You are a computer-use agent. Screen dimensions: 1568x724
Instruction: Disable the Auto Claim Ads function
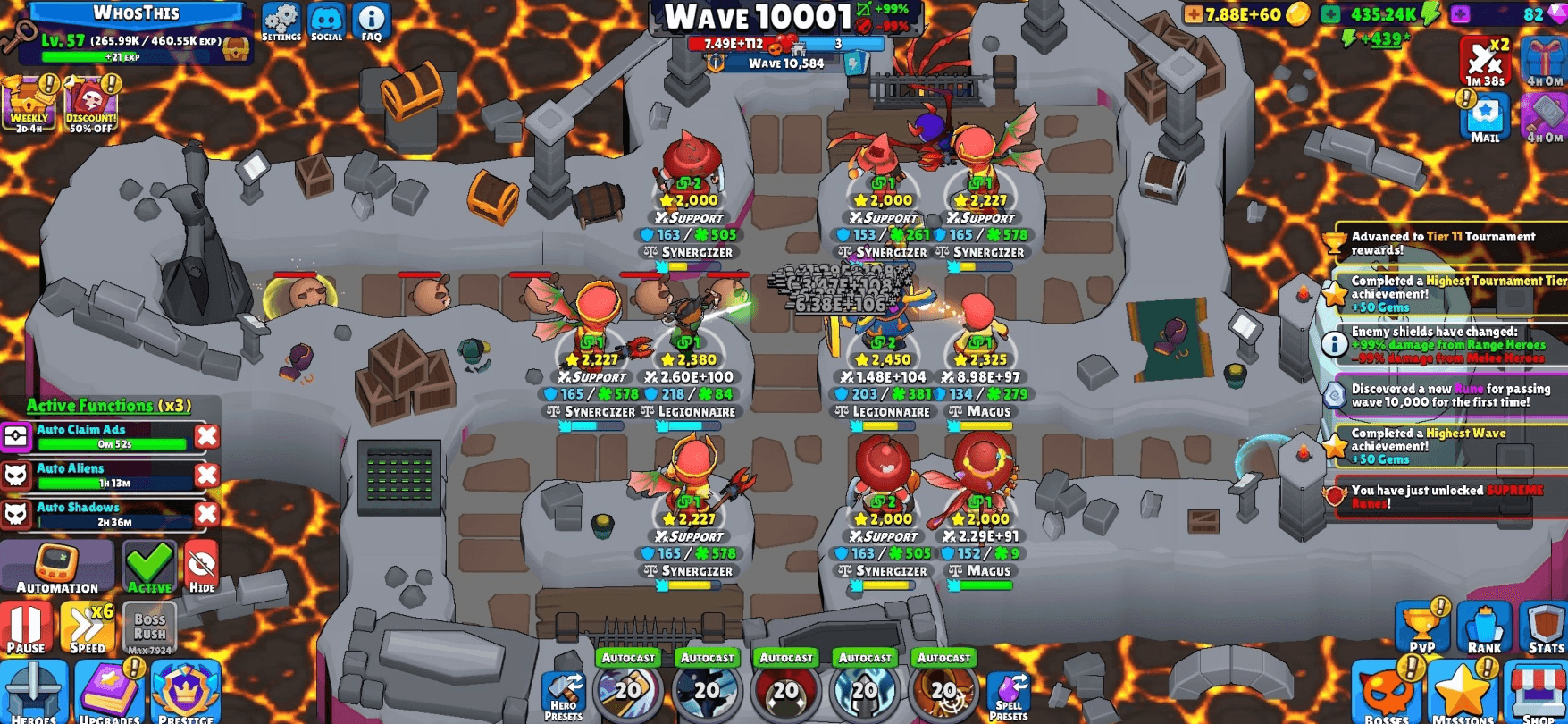pos(205,435)
